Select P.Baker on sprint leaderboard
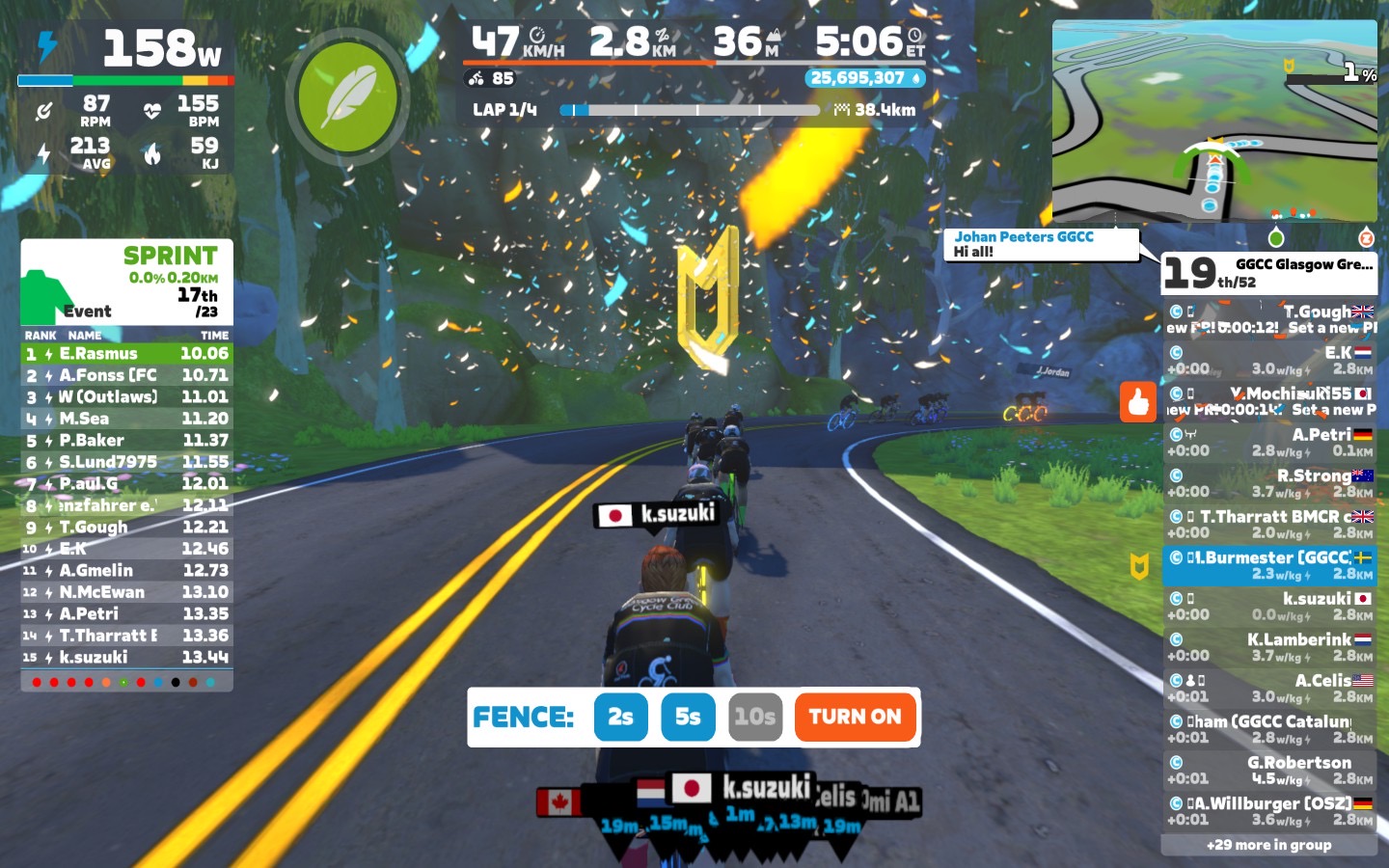Image resolution: width=1389 pixels, height=868 pixels. click(126, 441)
